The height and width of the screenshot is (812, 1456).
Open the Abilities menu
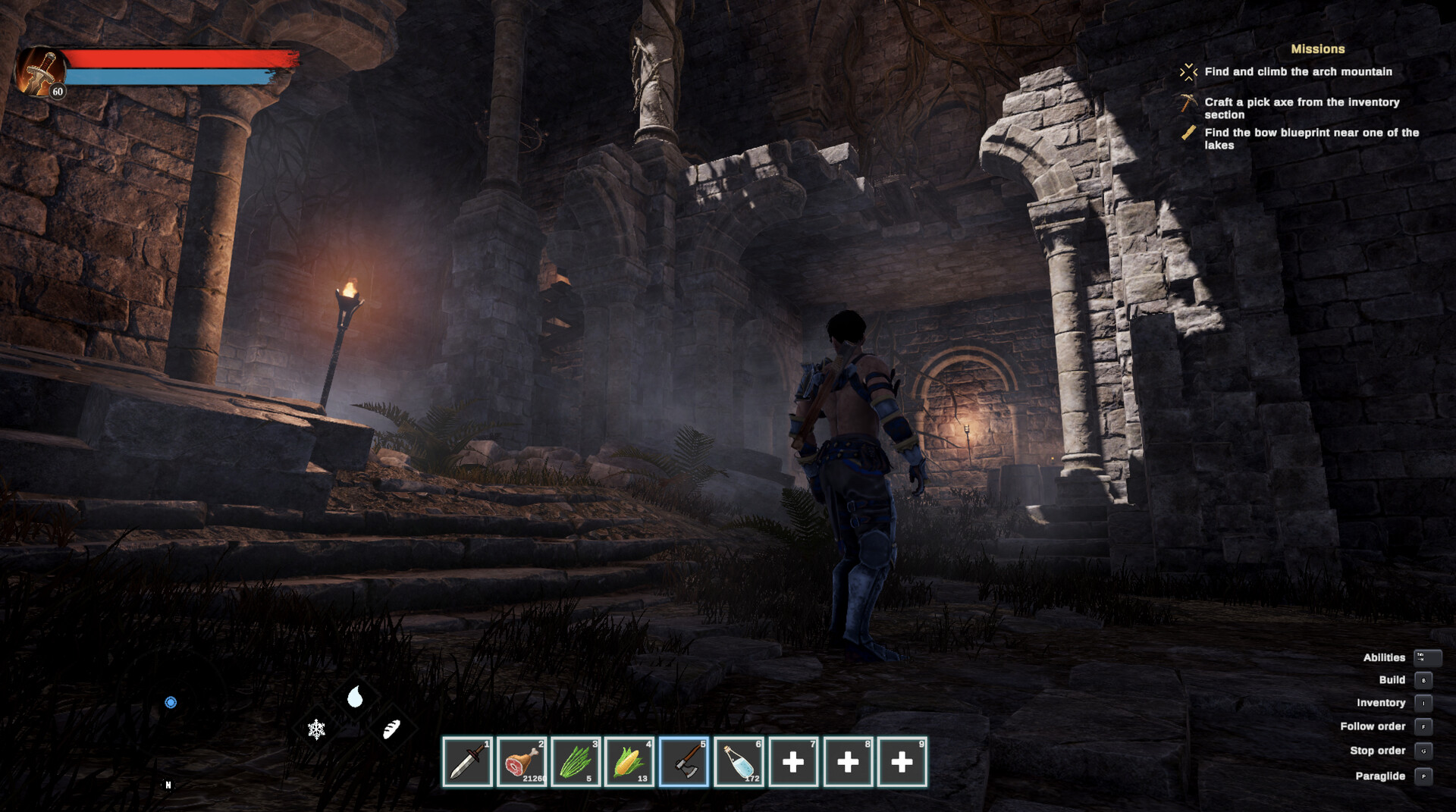coord(1385,657)
